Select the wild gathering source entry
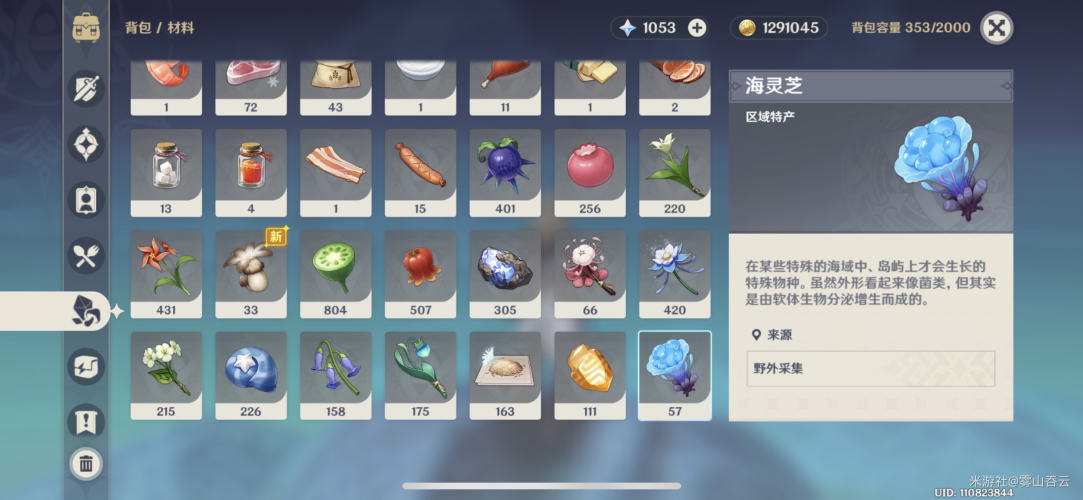 pyautogui.click(x=870, y=368)
